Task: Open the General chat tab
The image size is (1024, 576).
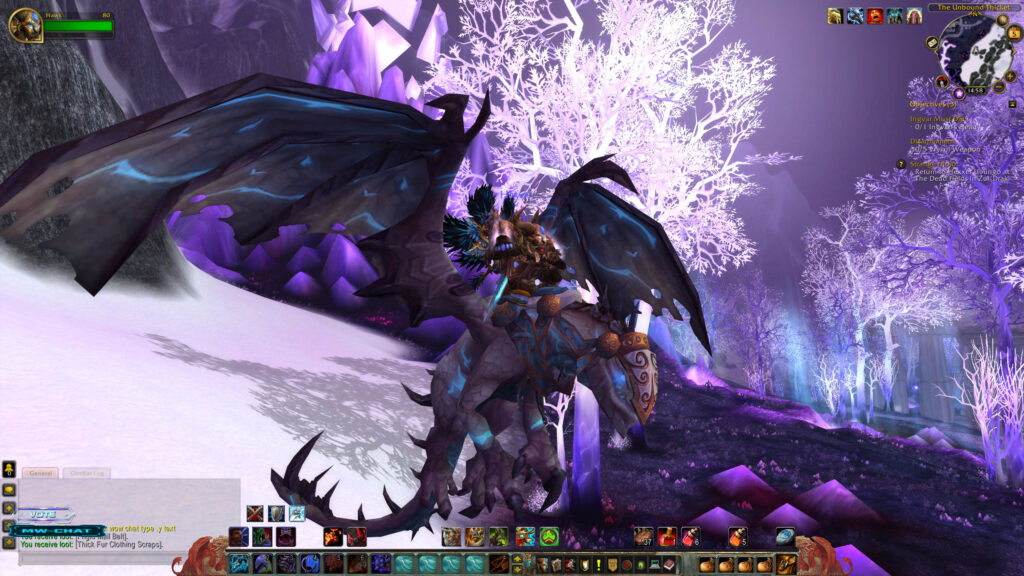Action: [42, 473]
